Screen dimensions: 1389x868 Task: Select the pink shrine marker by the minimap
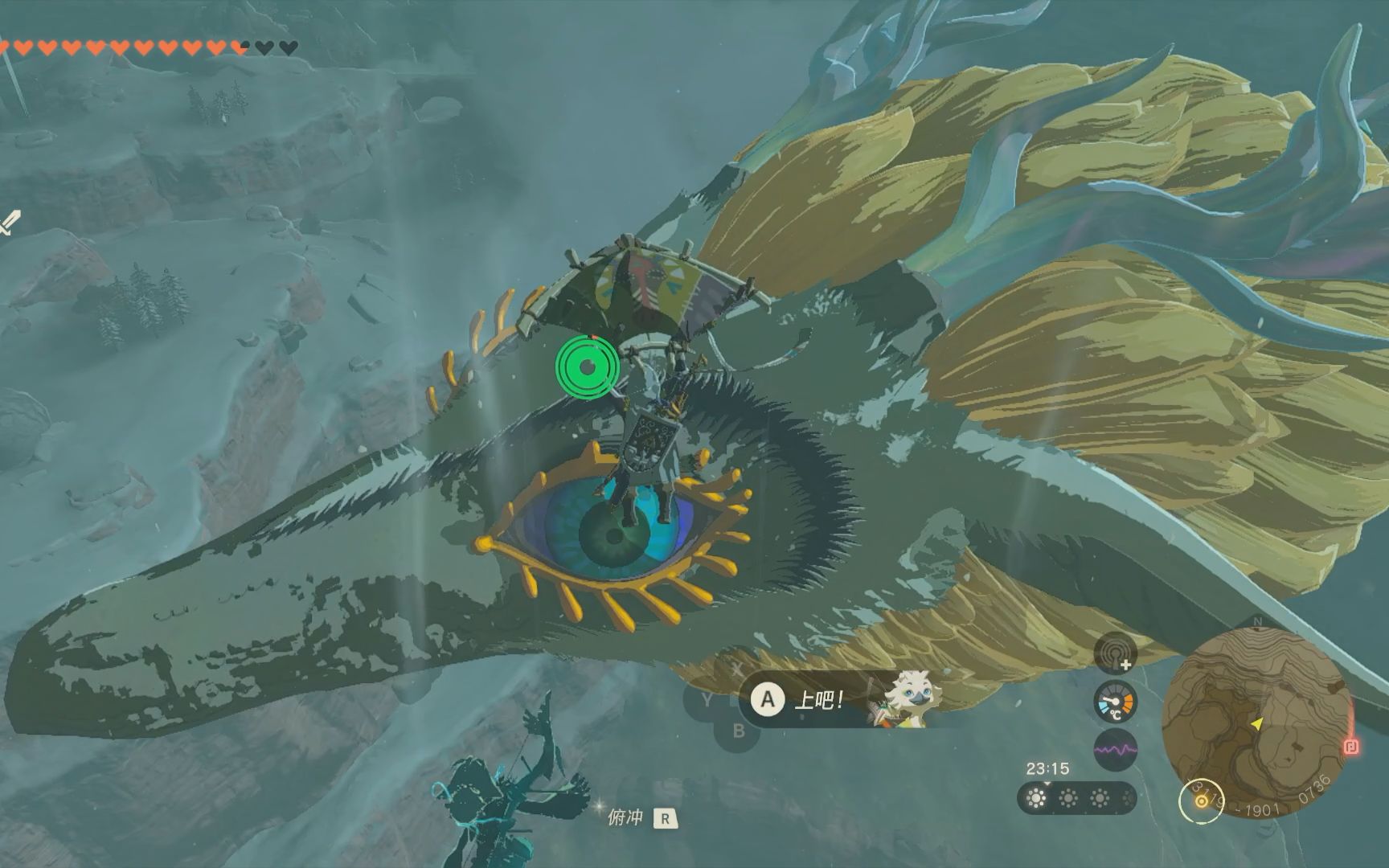1350,747
